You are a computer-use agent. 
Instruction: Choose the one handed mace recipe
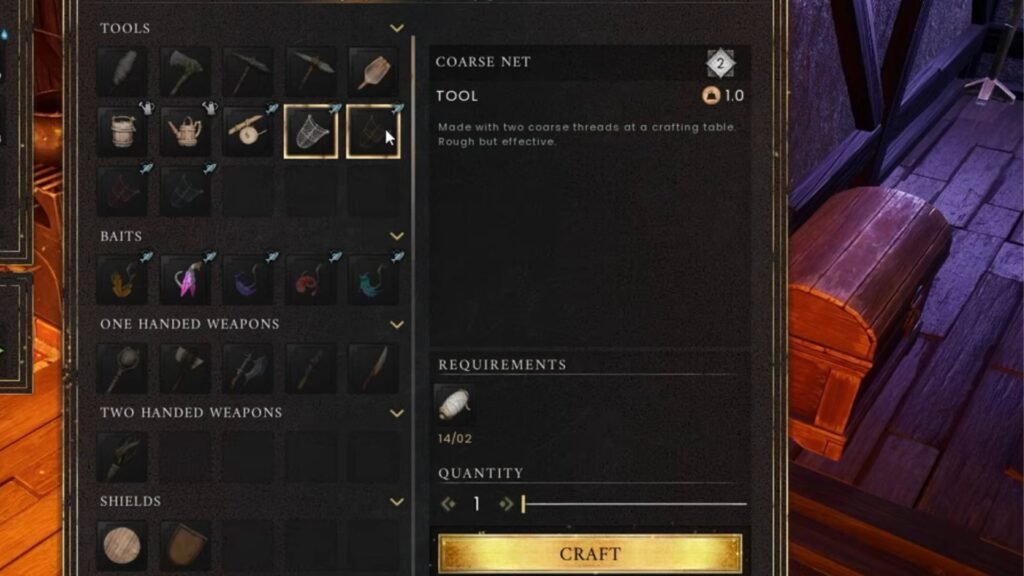[123, 368]
